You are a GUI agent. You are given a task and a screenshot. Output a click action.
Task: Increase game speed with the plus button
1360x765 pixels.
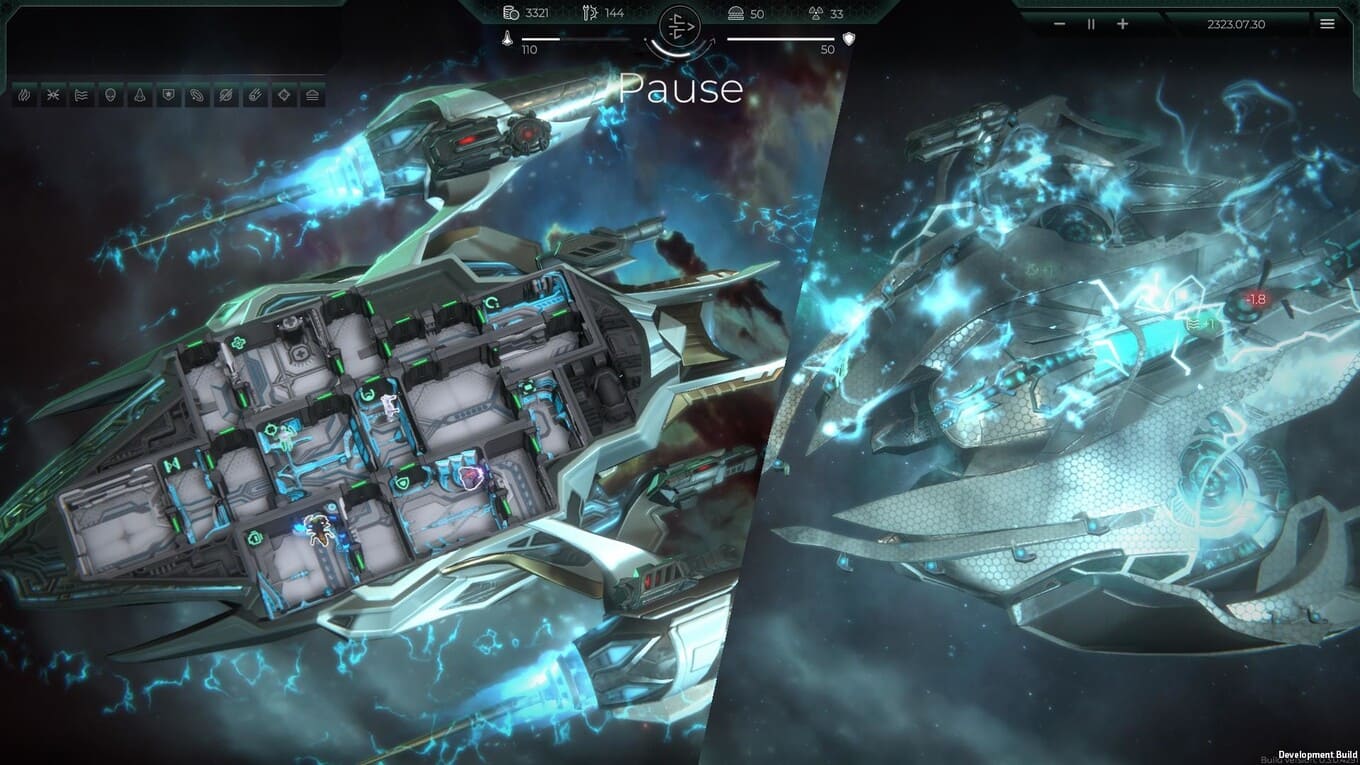tap(1122, 24)
